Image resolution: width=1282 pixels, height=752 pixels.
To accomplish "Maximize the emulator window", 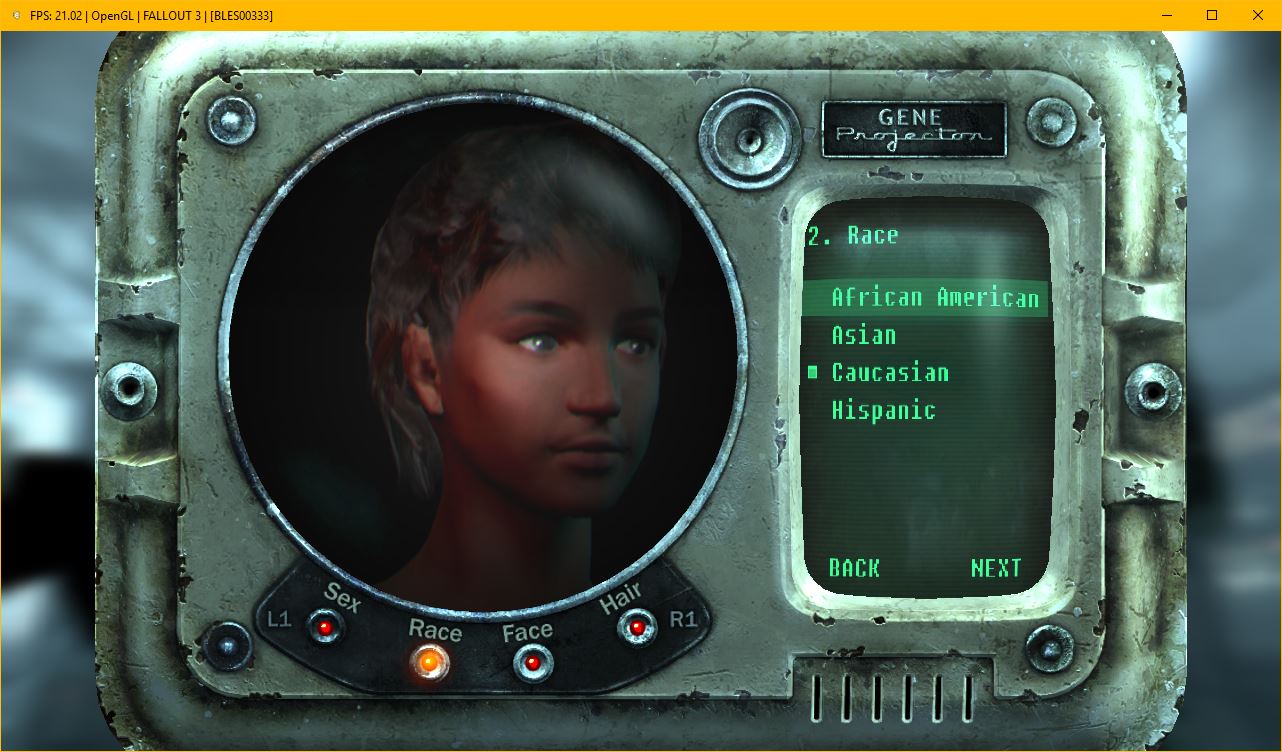I will [x=1212, y=15].
